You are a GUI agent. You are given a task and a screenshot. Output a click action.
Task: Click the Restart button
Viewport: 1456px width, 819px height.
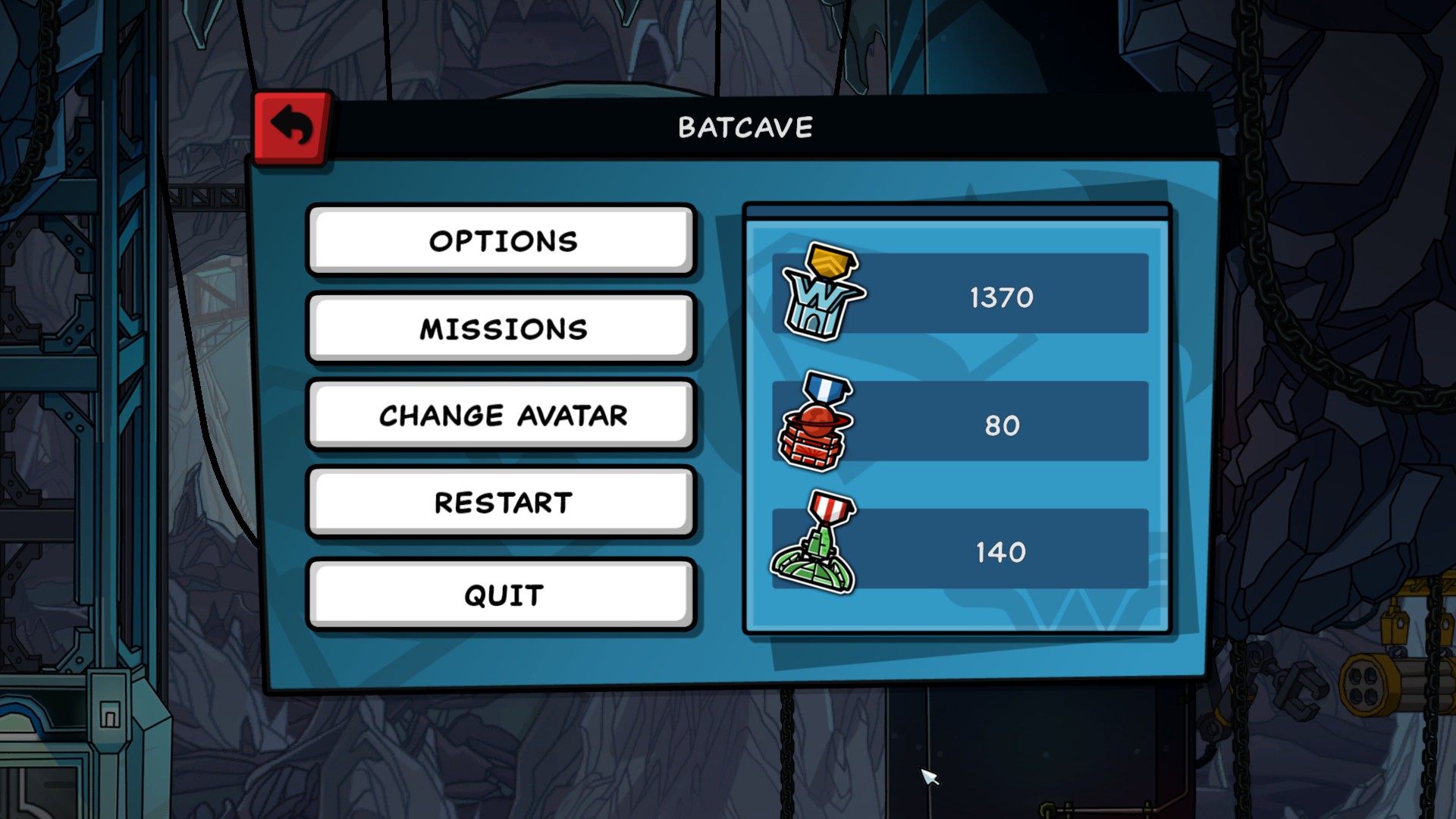(x=501, y=502)
